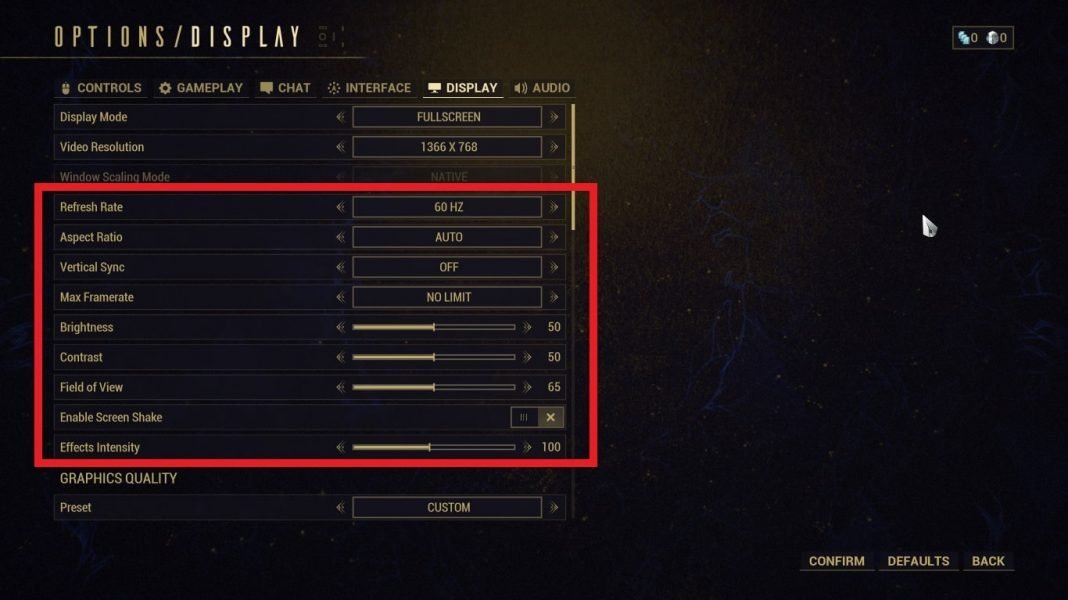Switch to the Audio tab

click(542, 88)
